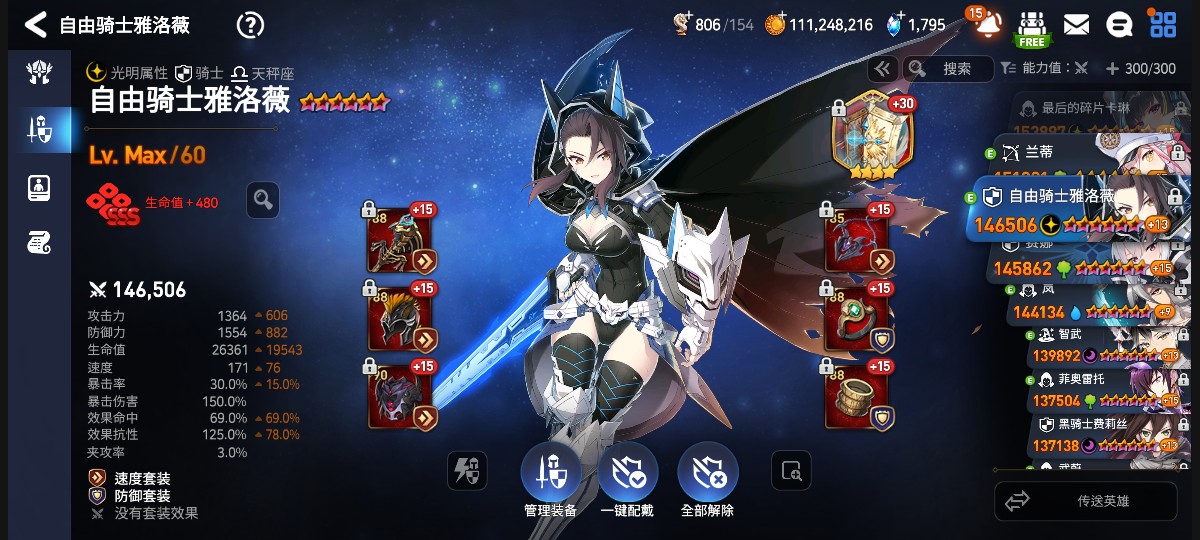This screenshot has height=540, width=1200.
Task: Click 传送英雄 transfer hero button
Action: [x=1086, y=501]
